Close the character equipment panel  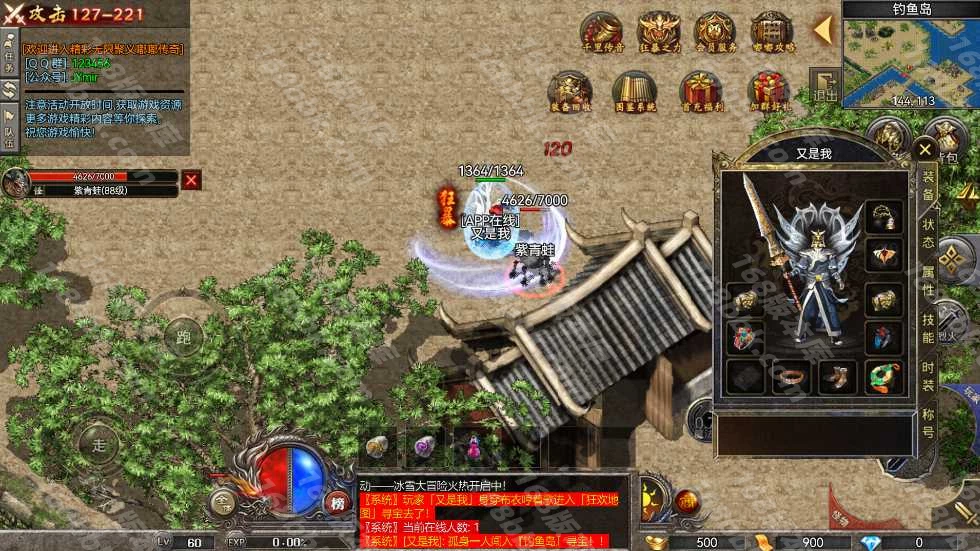[925, 151]
